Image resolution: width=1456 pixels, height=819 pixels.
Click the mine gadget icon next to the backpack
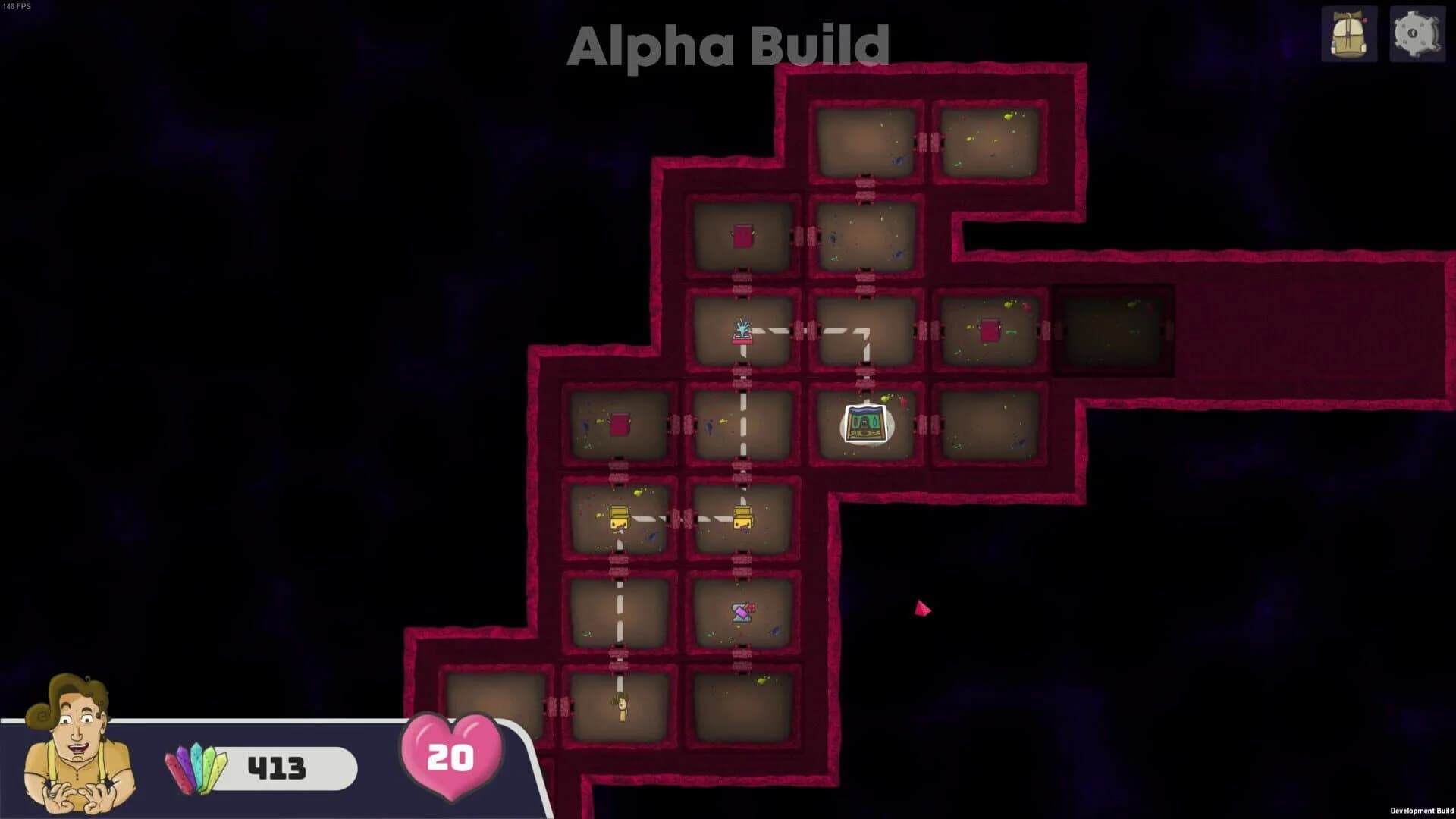pos(1417,33)
